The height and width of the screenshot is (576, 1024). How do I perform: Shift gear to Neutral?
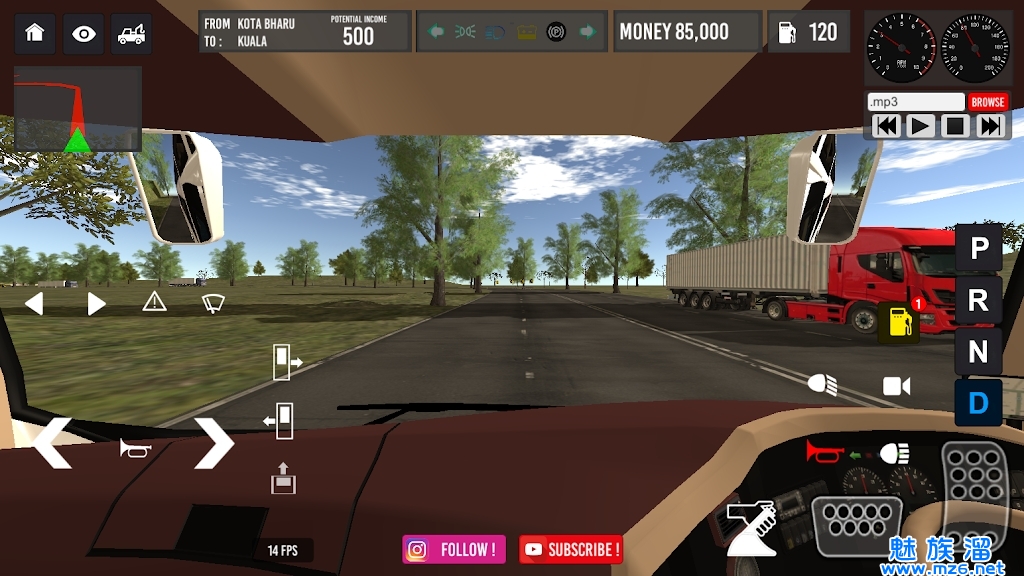pyautogui.click(x=979, y=352)
